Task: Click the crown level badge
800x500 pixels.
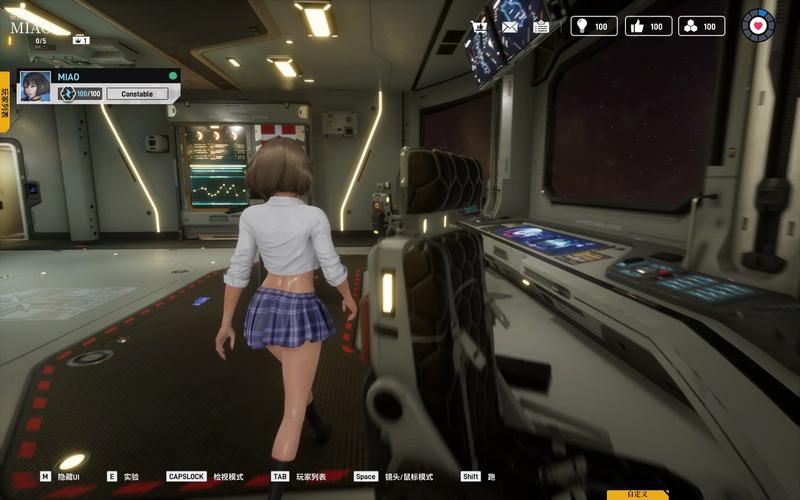Action: (81, 40)
